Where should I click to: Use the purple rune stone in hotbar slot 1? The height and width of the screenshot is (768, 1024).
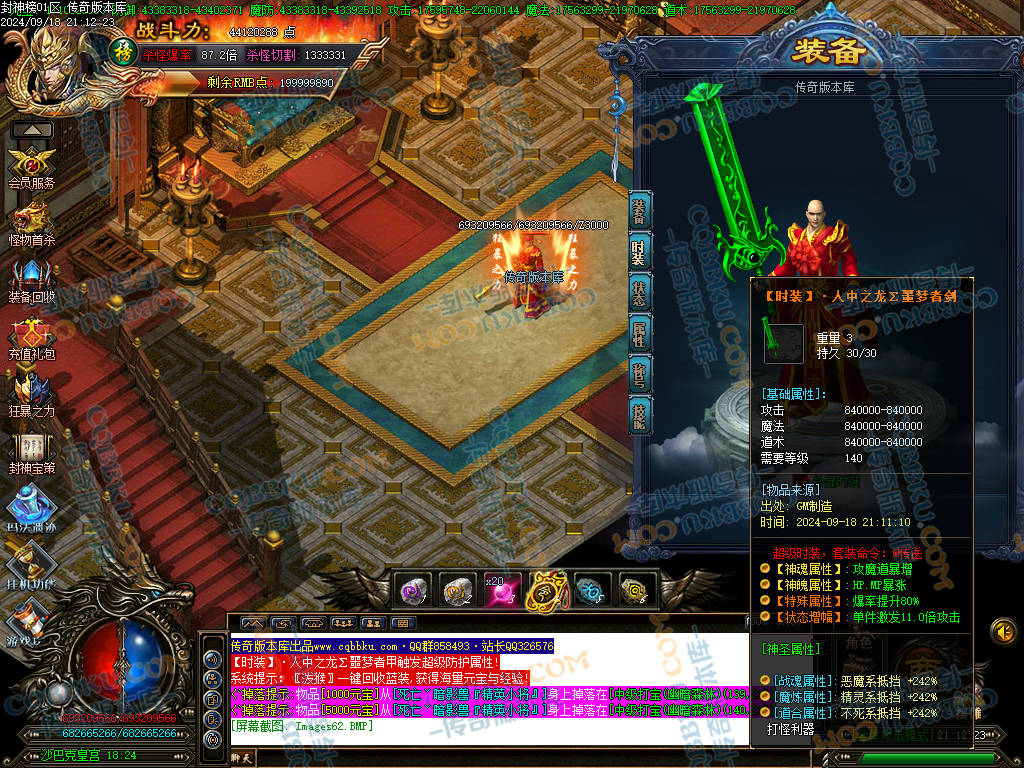click(413, 590)
